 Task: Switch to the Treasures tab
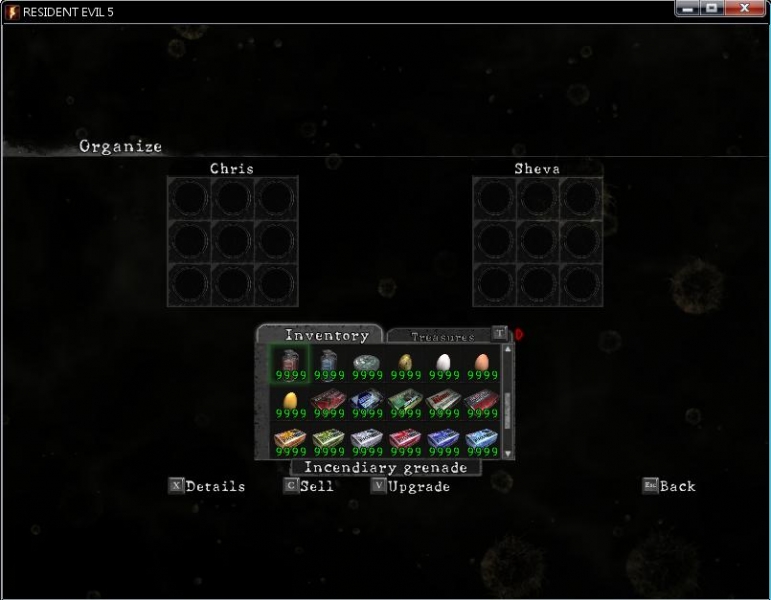click(443, 337)
